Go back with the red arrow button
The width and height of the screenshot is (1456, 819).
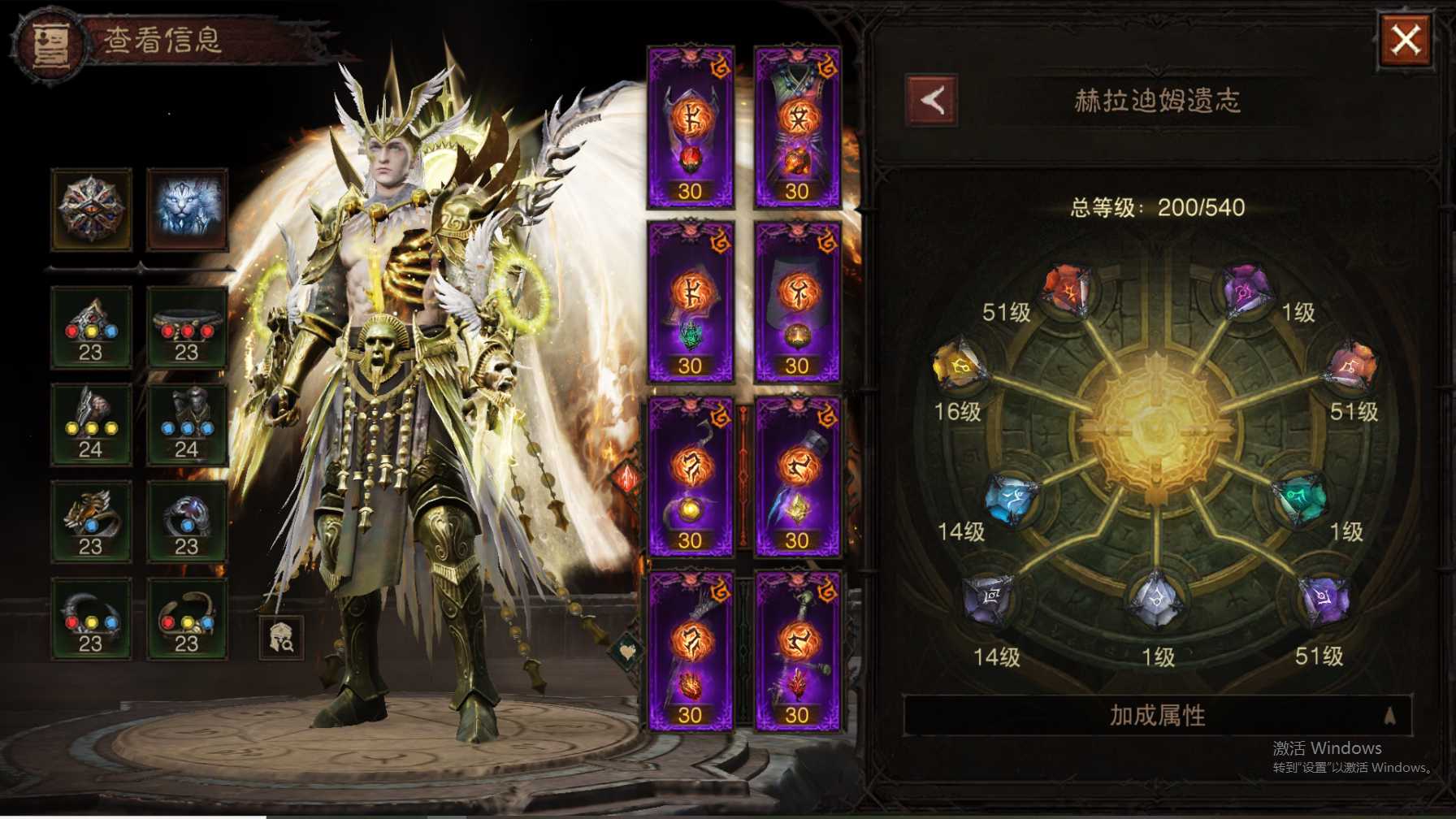931,101
